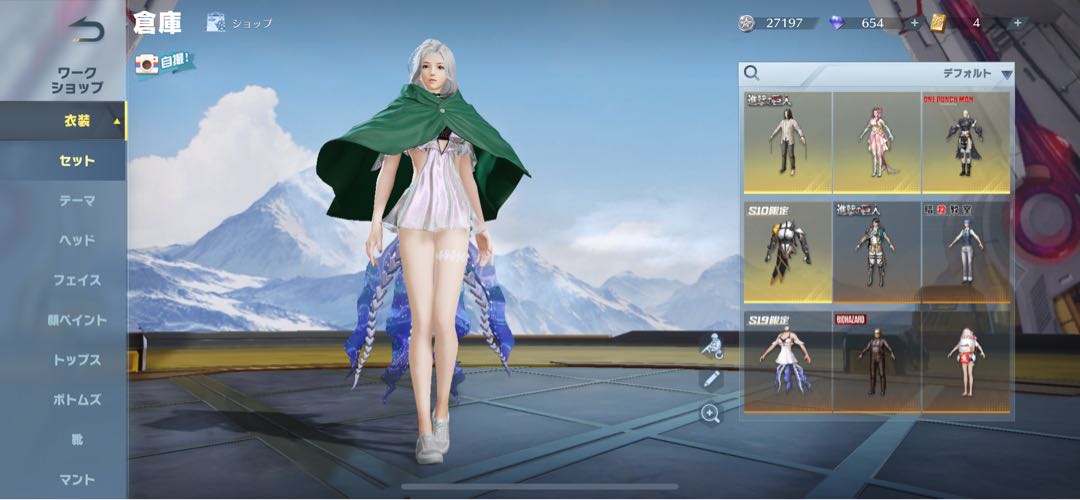1080x500 pixels.
Task: Go back with the return arrow
Action: [86, 31]
